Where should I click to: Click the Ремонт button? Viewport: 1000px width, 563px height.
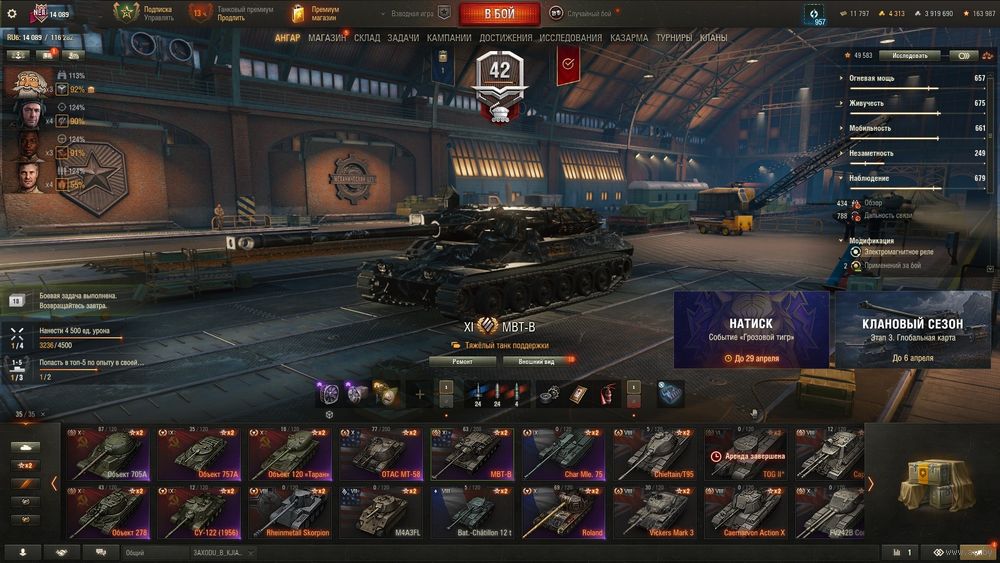(462, 361)
